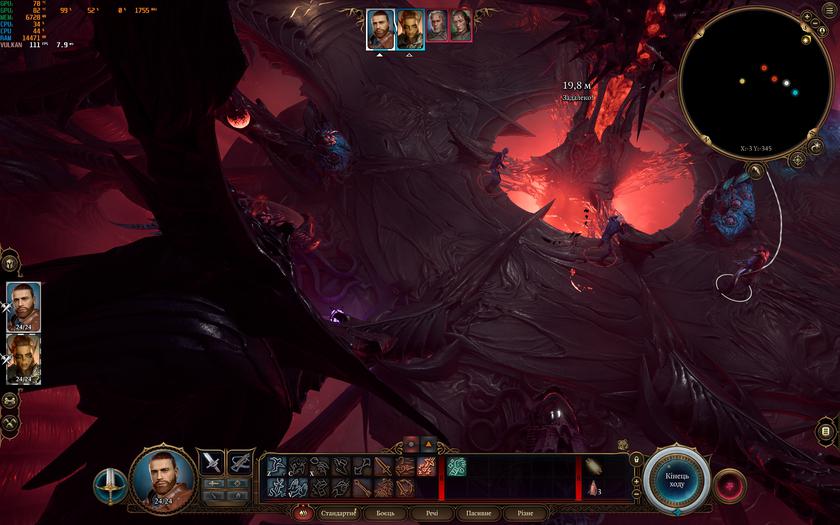Click the large character portrait beside hotbar
The image size is (840, 525).
pos(163,477)
